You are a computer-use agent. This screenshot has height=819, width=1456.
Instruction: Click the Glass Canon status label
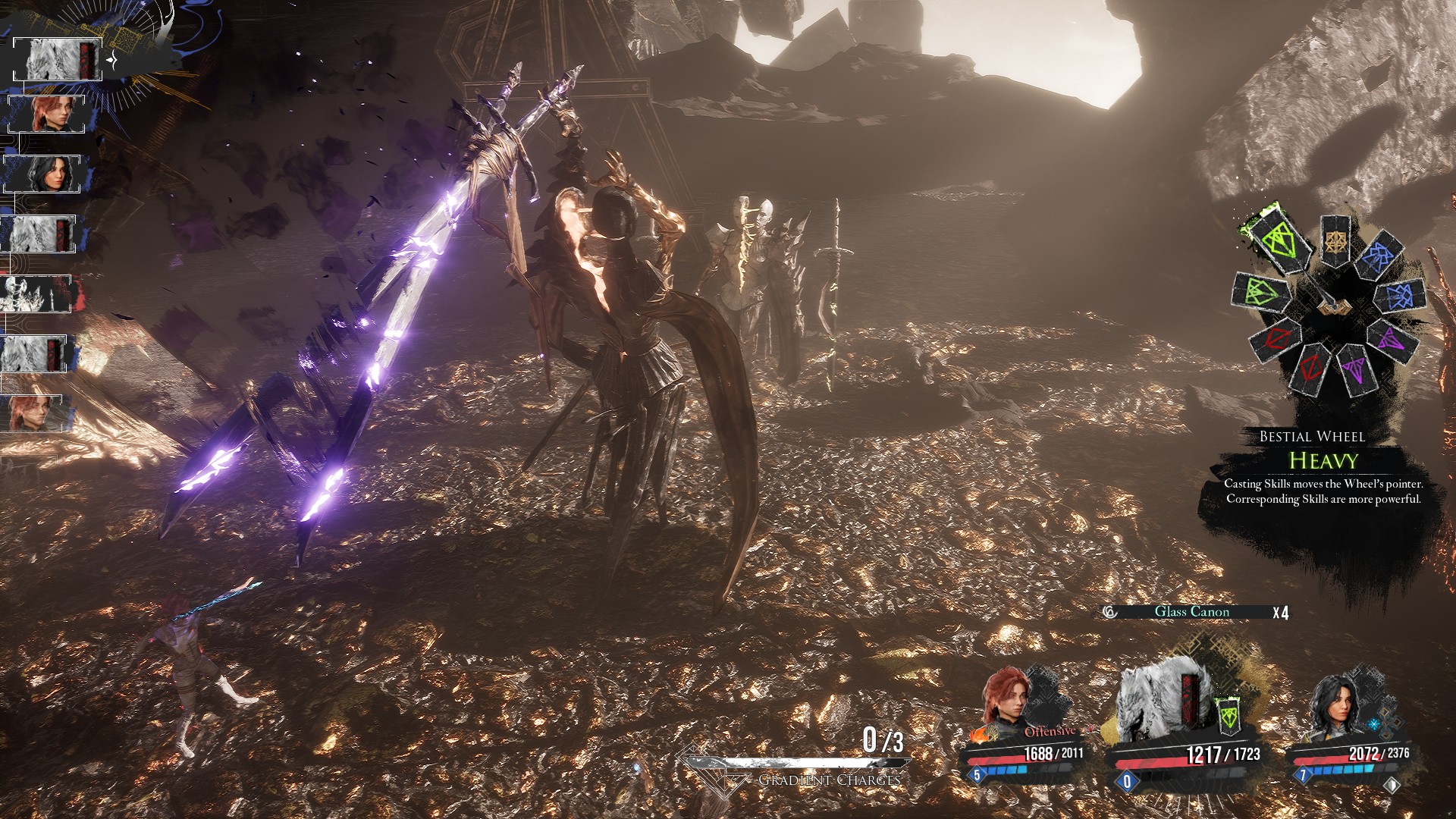[1191, 612]
